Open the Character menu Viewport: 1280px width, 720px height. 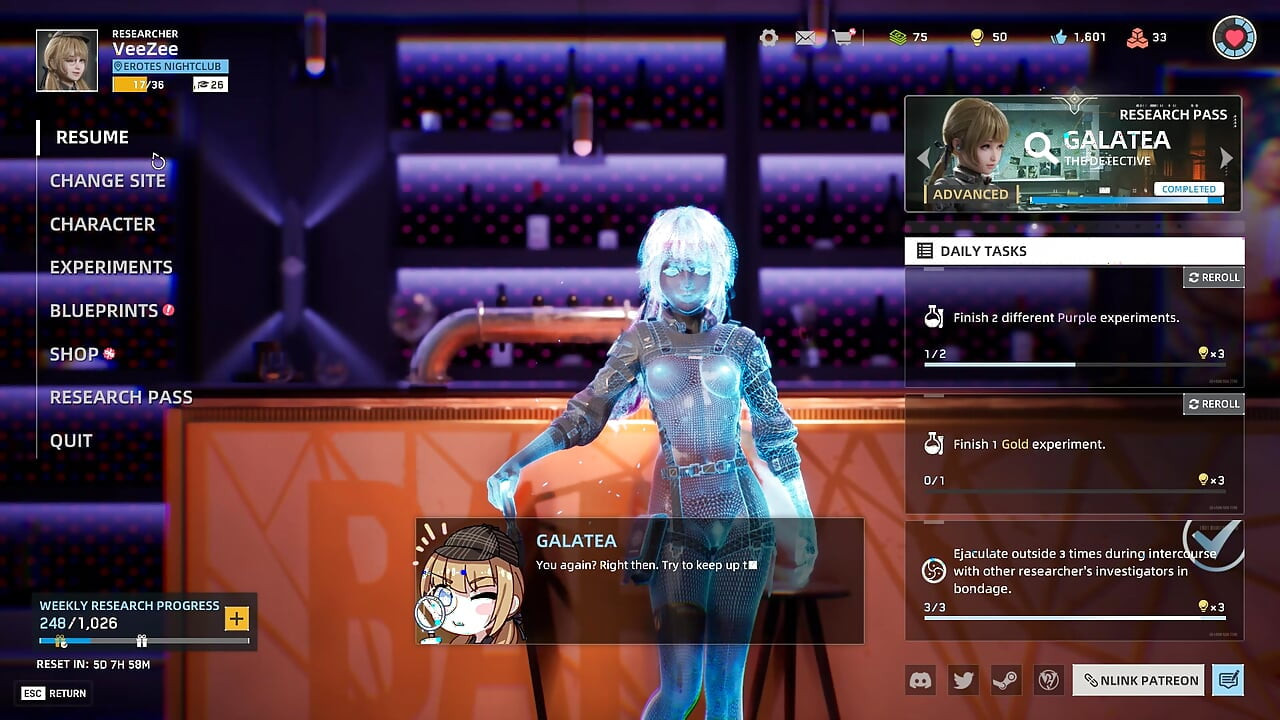(102, 224)
